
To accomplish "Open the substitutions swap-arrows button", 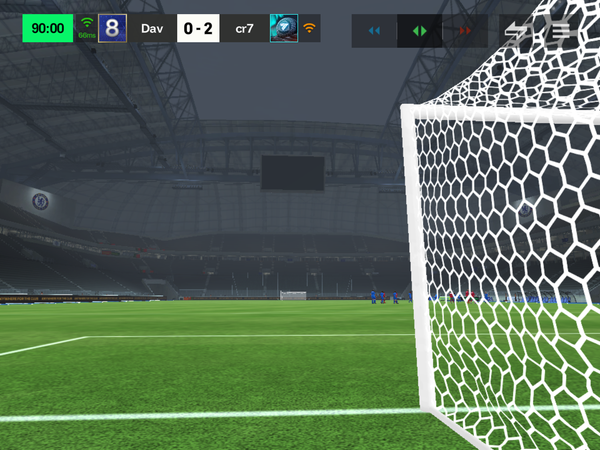I will click(517, 30).
